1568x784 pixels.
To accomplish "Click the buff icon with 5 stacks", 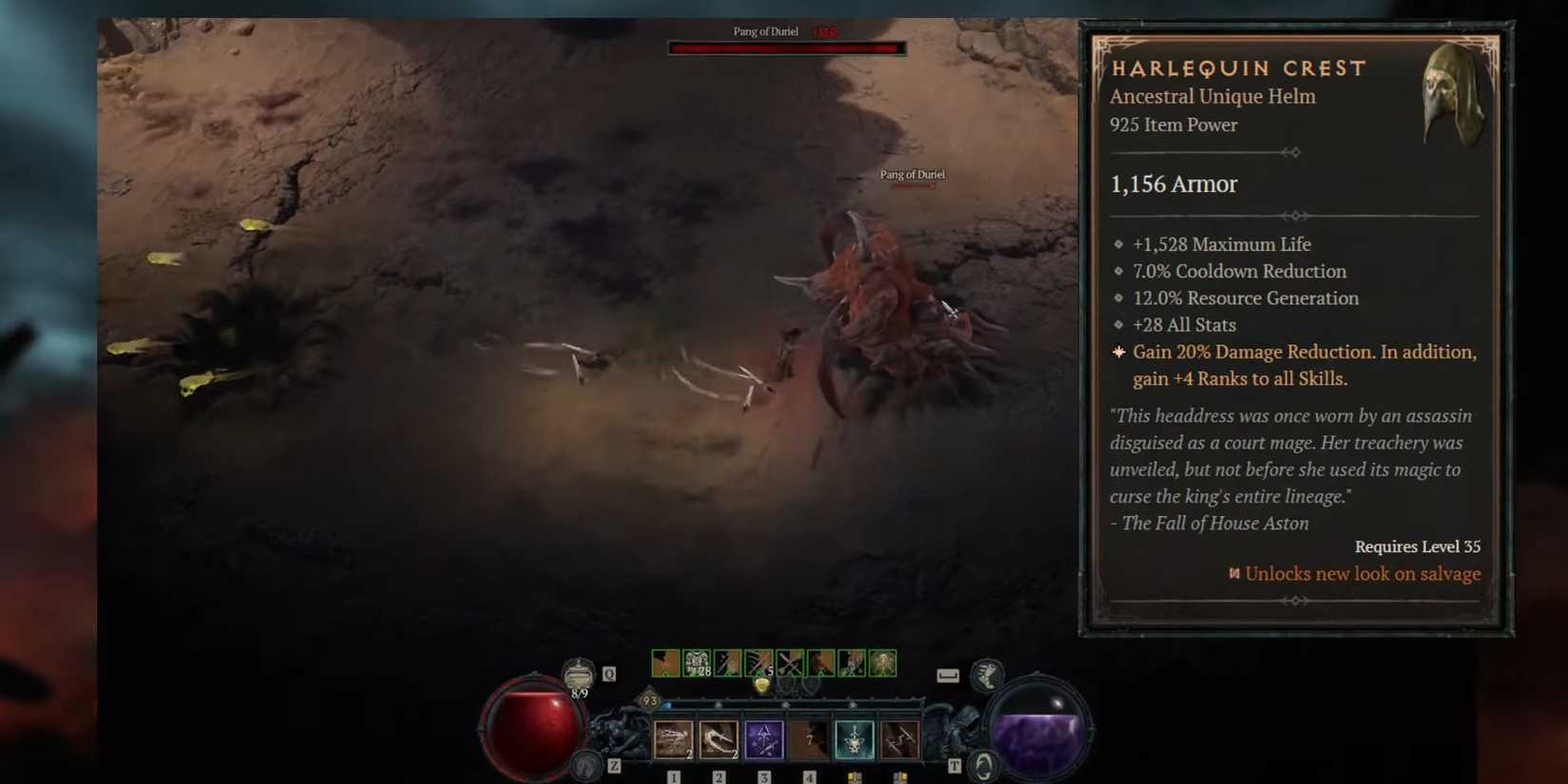I will click(757, 663).
